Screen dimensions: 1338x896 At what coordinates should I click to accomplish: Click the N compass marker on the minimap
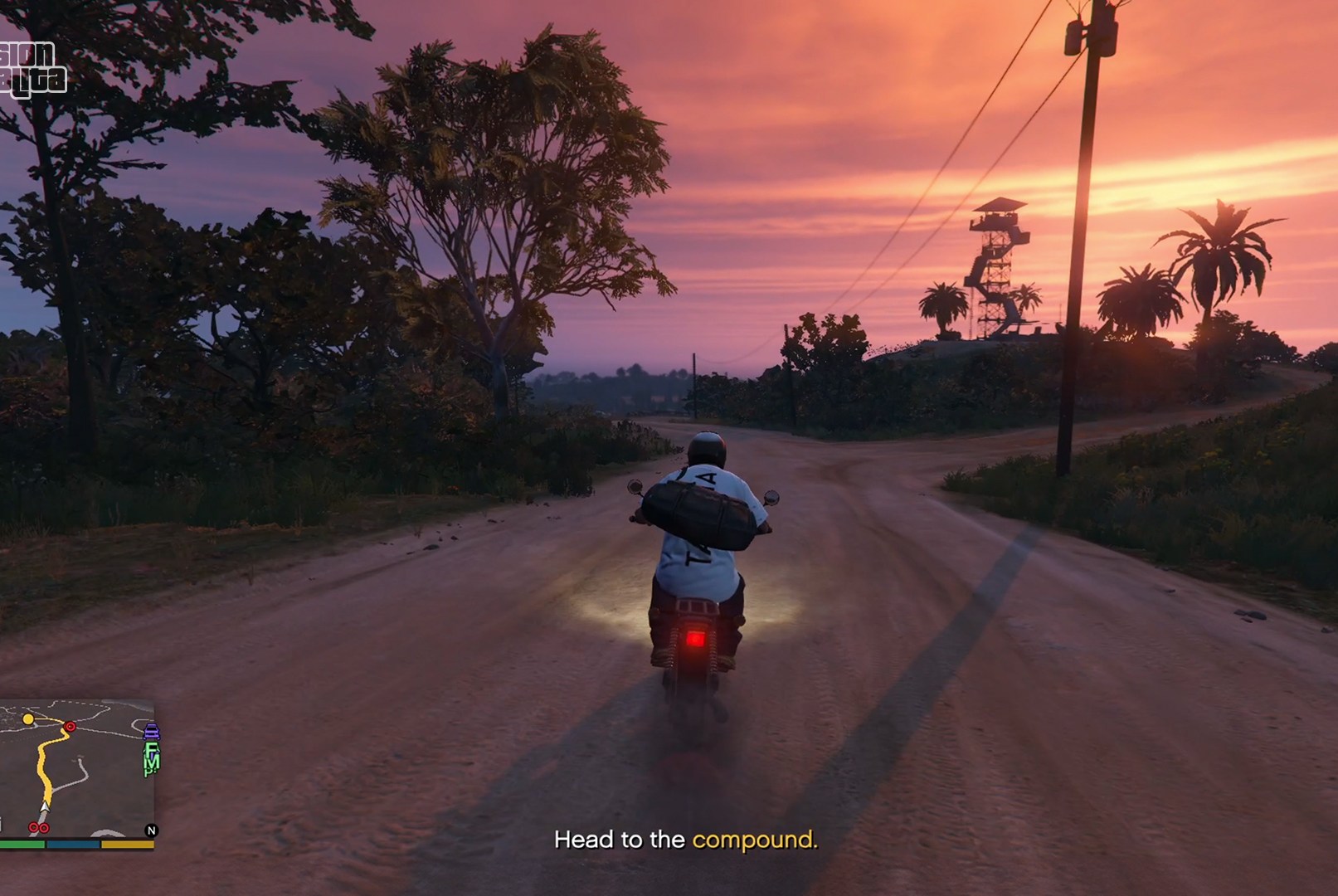151,830
